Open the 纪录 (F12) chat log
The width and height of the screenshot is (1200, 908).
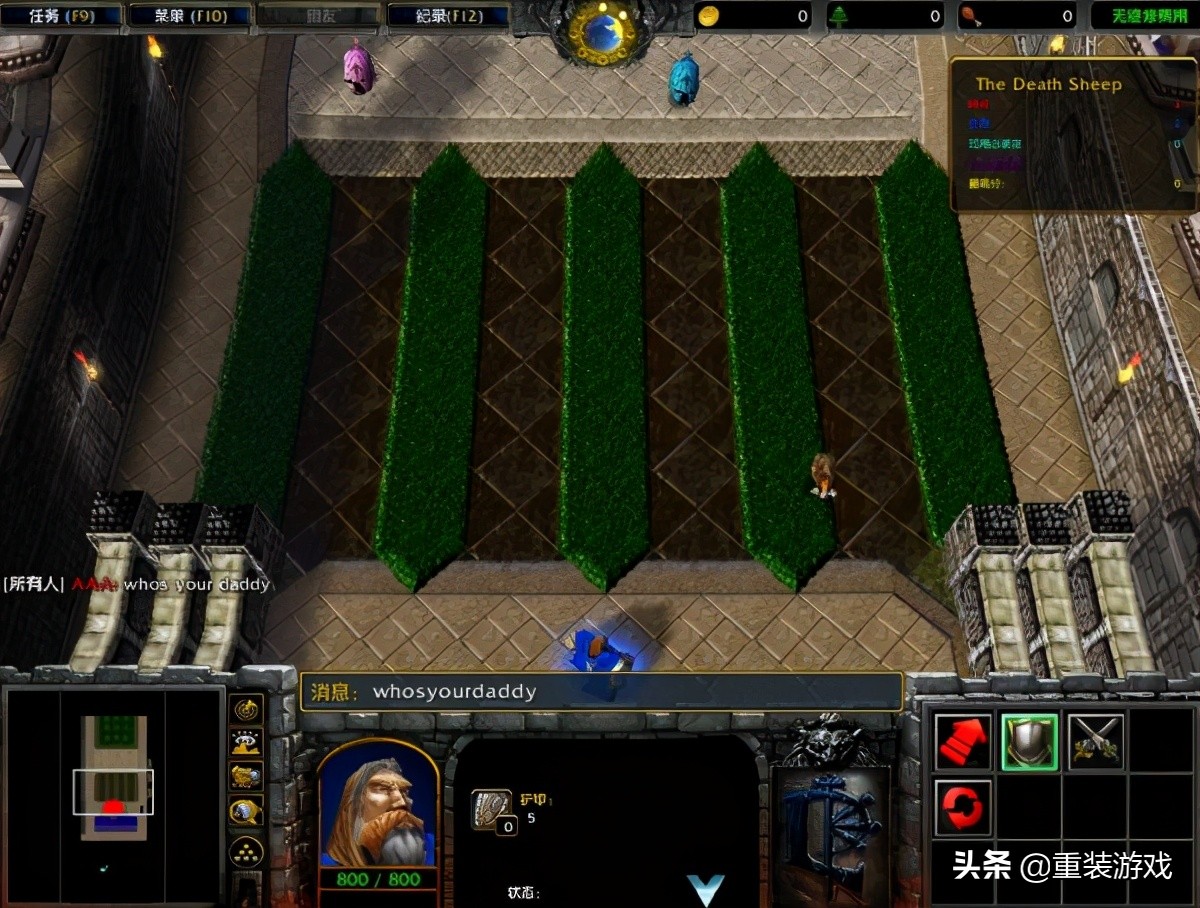447,16
